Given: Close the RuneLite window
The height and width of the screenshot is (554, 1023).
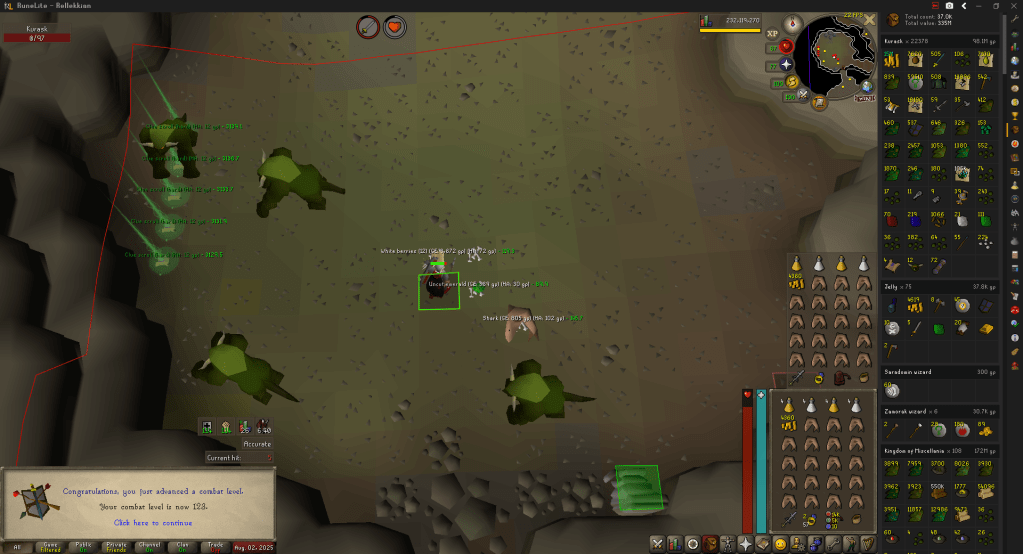Looking at the screenshot, I should (x=1013, y=6).
